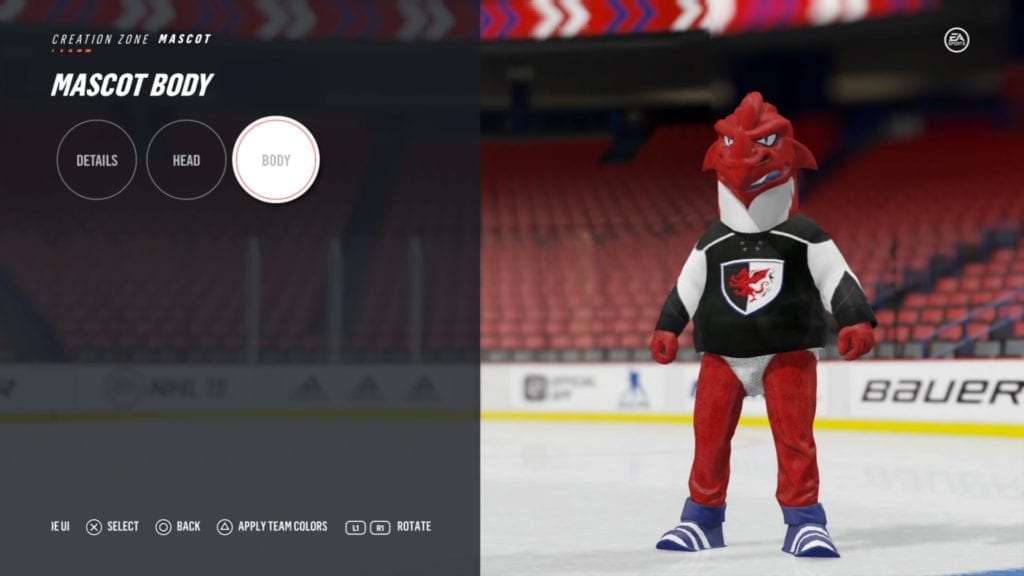Switch to the Details tab
1024x576 pixels.
(97, 160)
